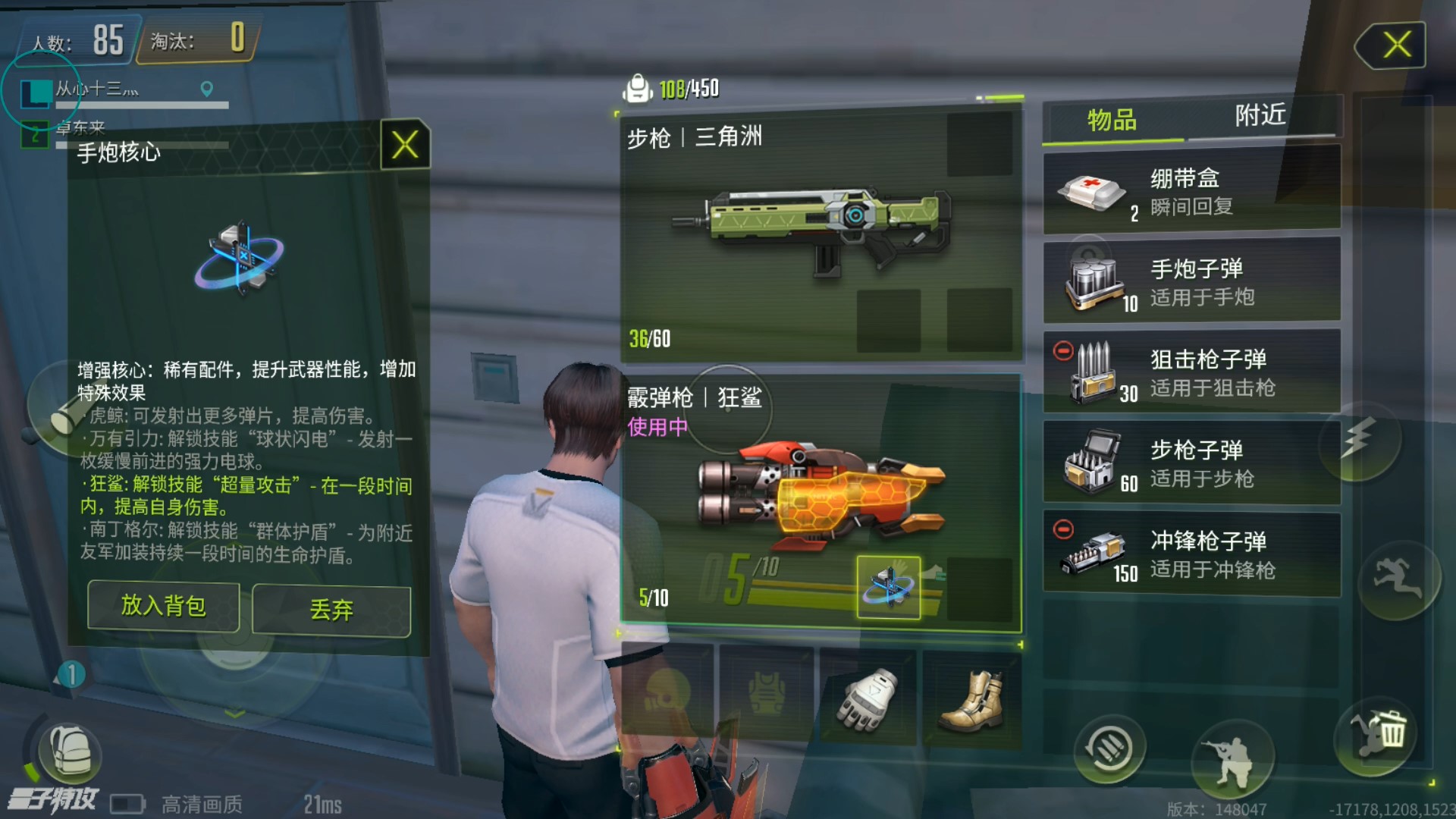Select the equipped gloves slot
The width and height of the screenshot is (1456, 819).
868,698
